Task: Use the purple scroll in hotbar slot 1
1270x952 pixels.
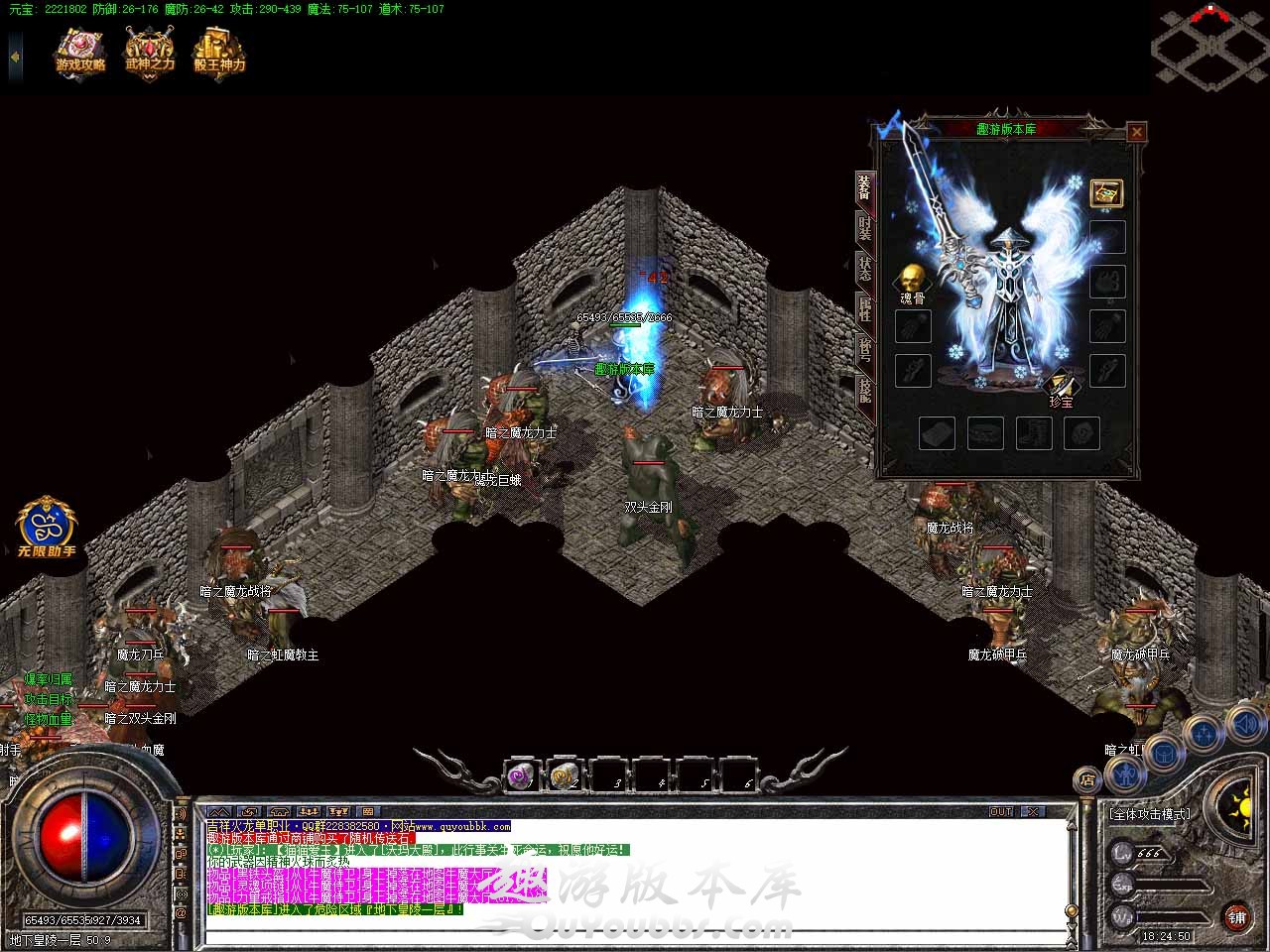Action: [522, 776]
